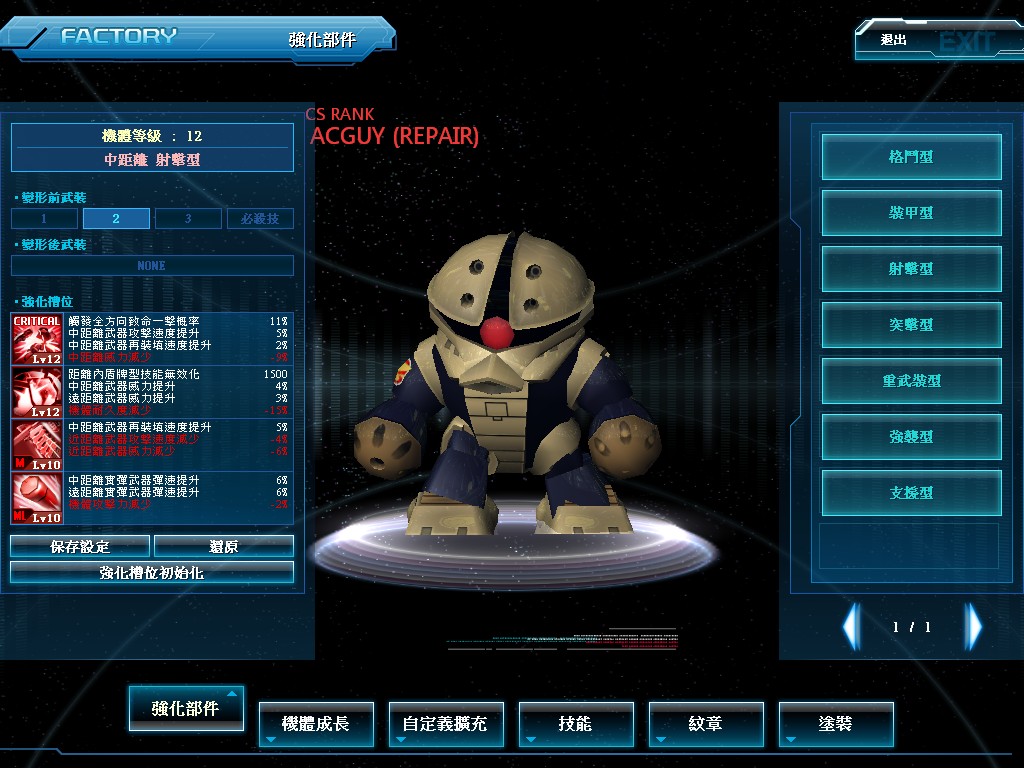The height and width of the screenshot is (768, 1024).
Task: Reset slots with 強化槽位初始化
Action: [152, 572]
